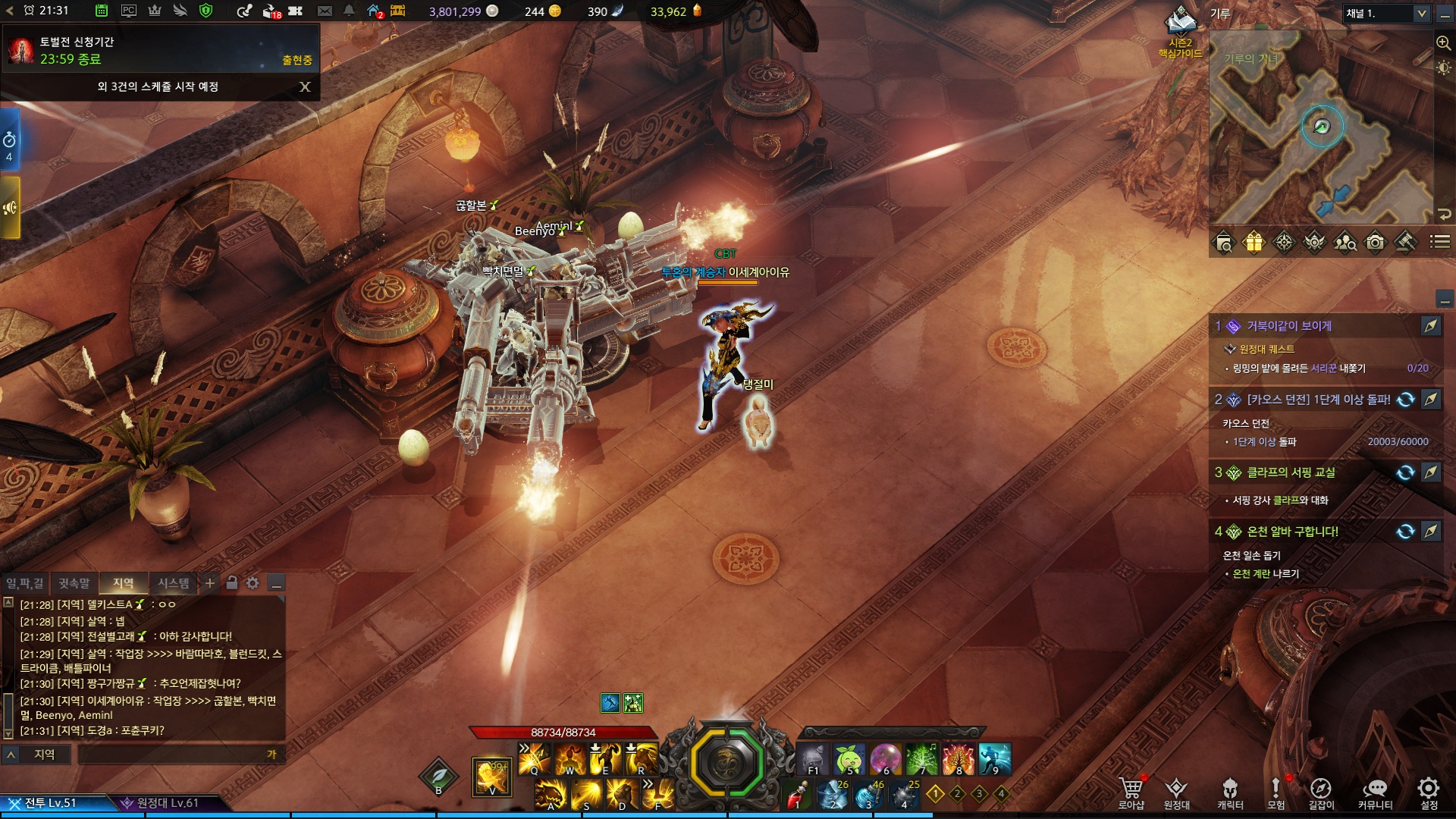Viewport: 1456px width, 819px height.
Task: Select the 귓속말 whisper chat tab
Action: 74,583
